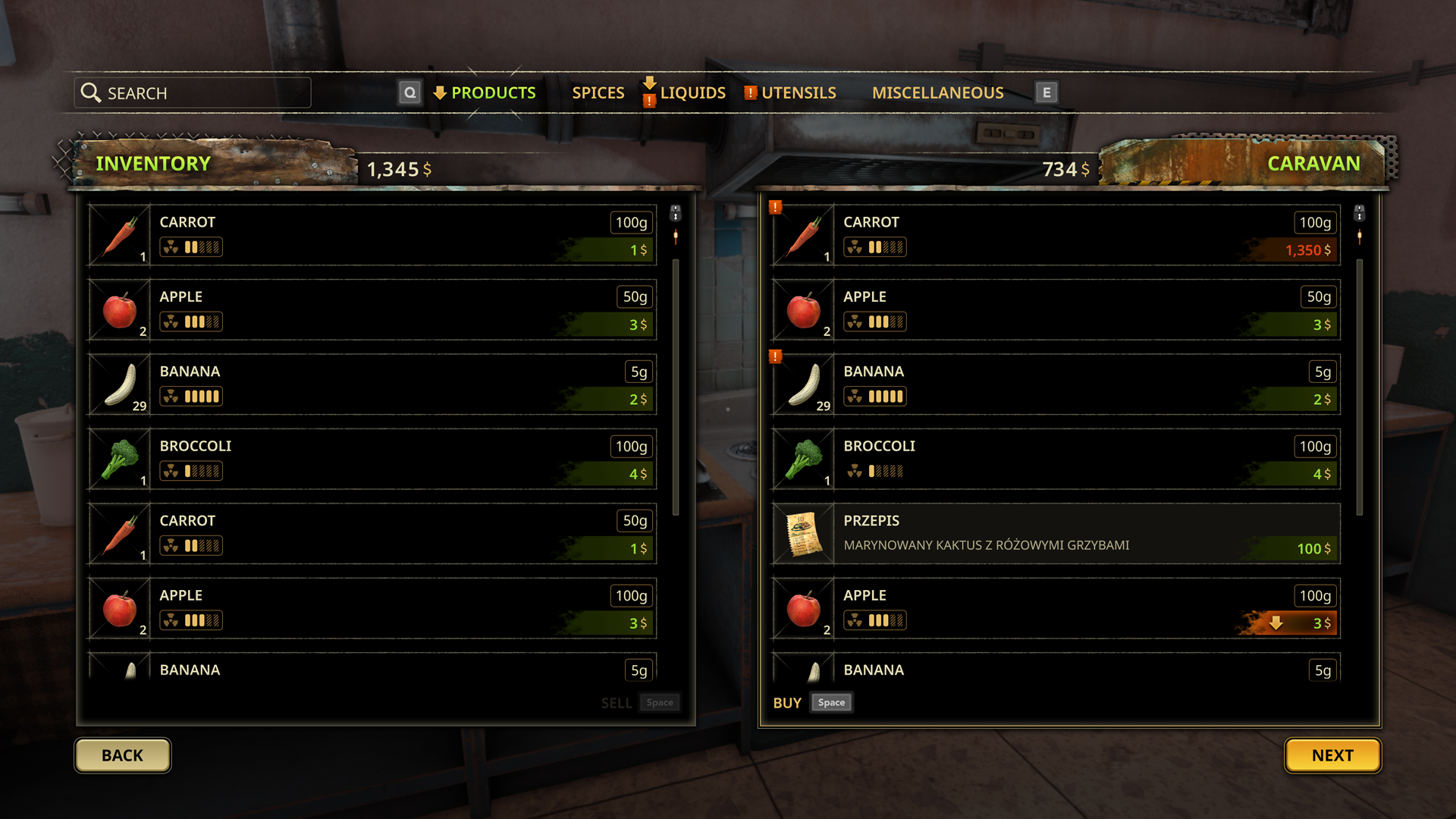Pick the 50g carrot in Inventory

coord(372,533)
